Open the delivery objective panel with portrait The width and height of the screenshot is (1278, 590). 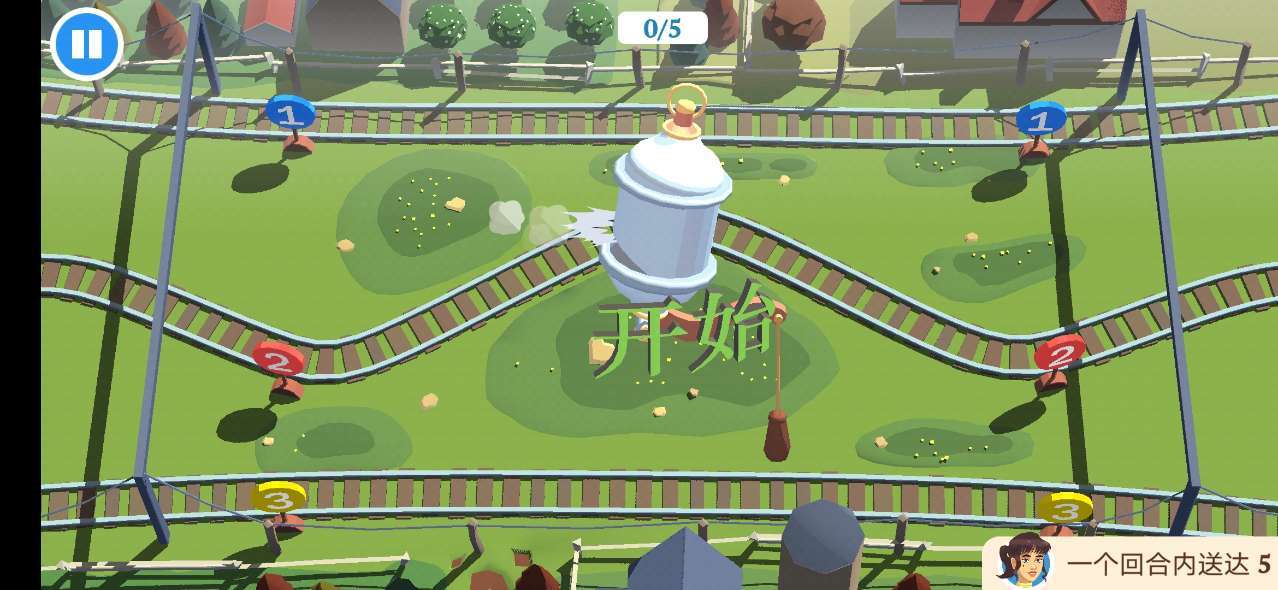pos(1130,564)
